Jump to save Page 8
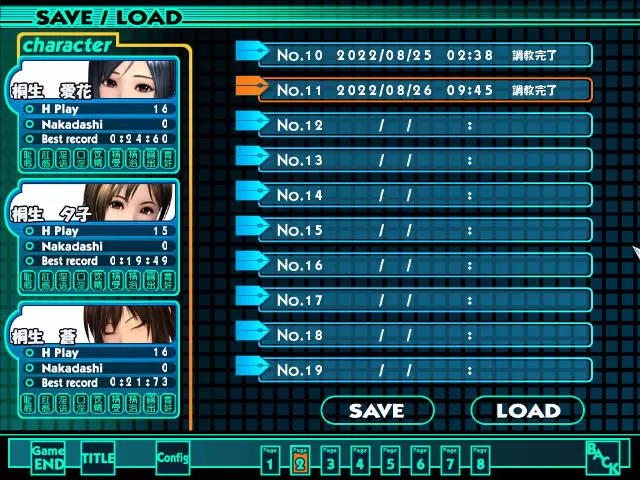Viewport: 640px width, 480px height. click(480, 459)
